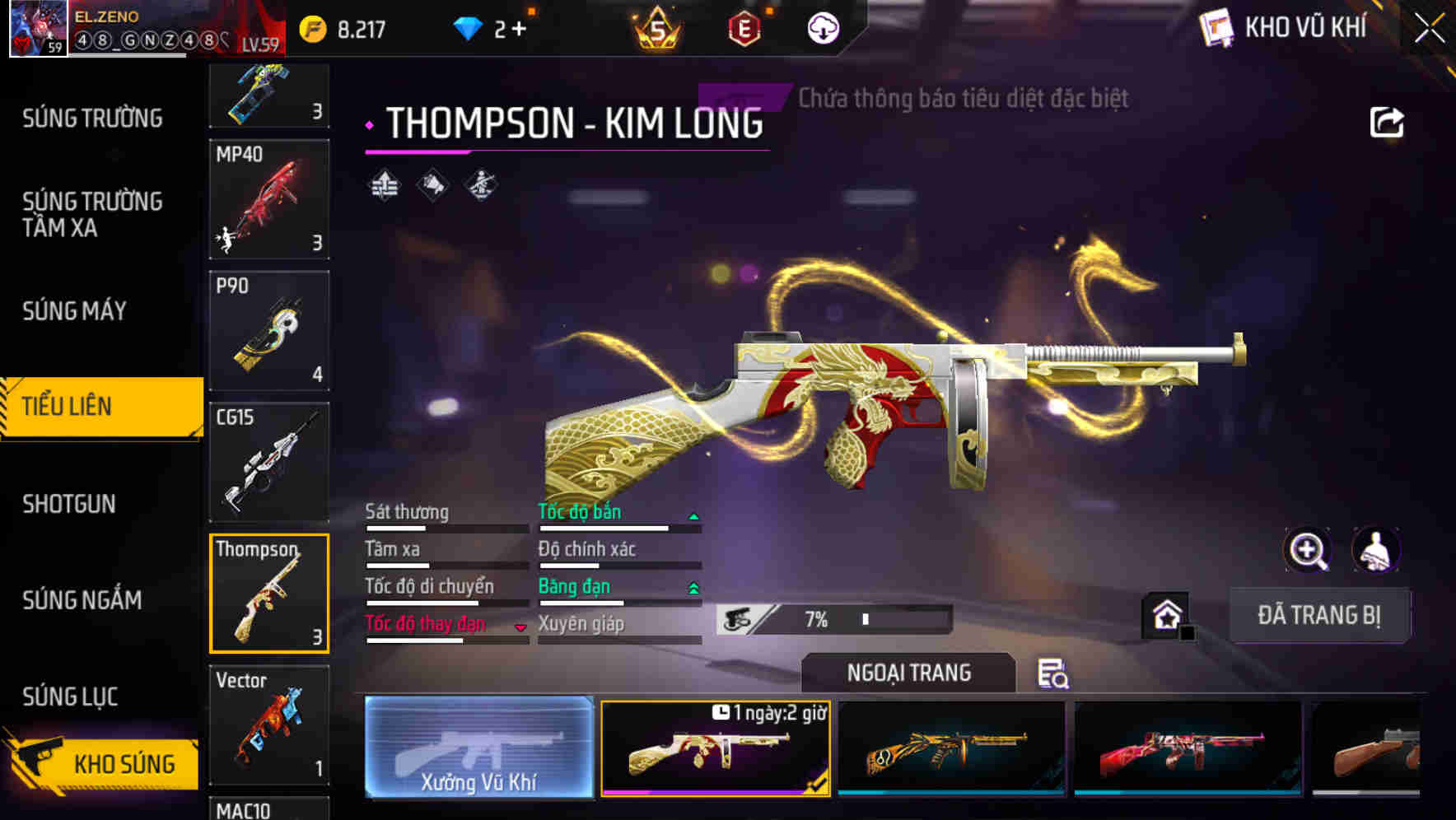Select the Vector weapon thumbnail

[x=268, y=724]
